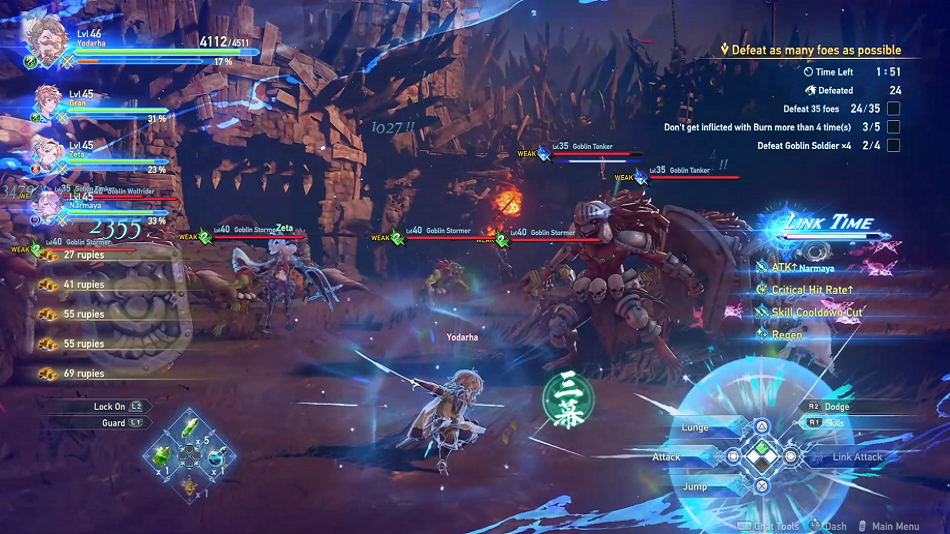Tick the Burn objective checkbox
This screenshot has width=950, height=534.
click(x=893, y=127)
